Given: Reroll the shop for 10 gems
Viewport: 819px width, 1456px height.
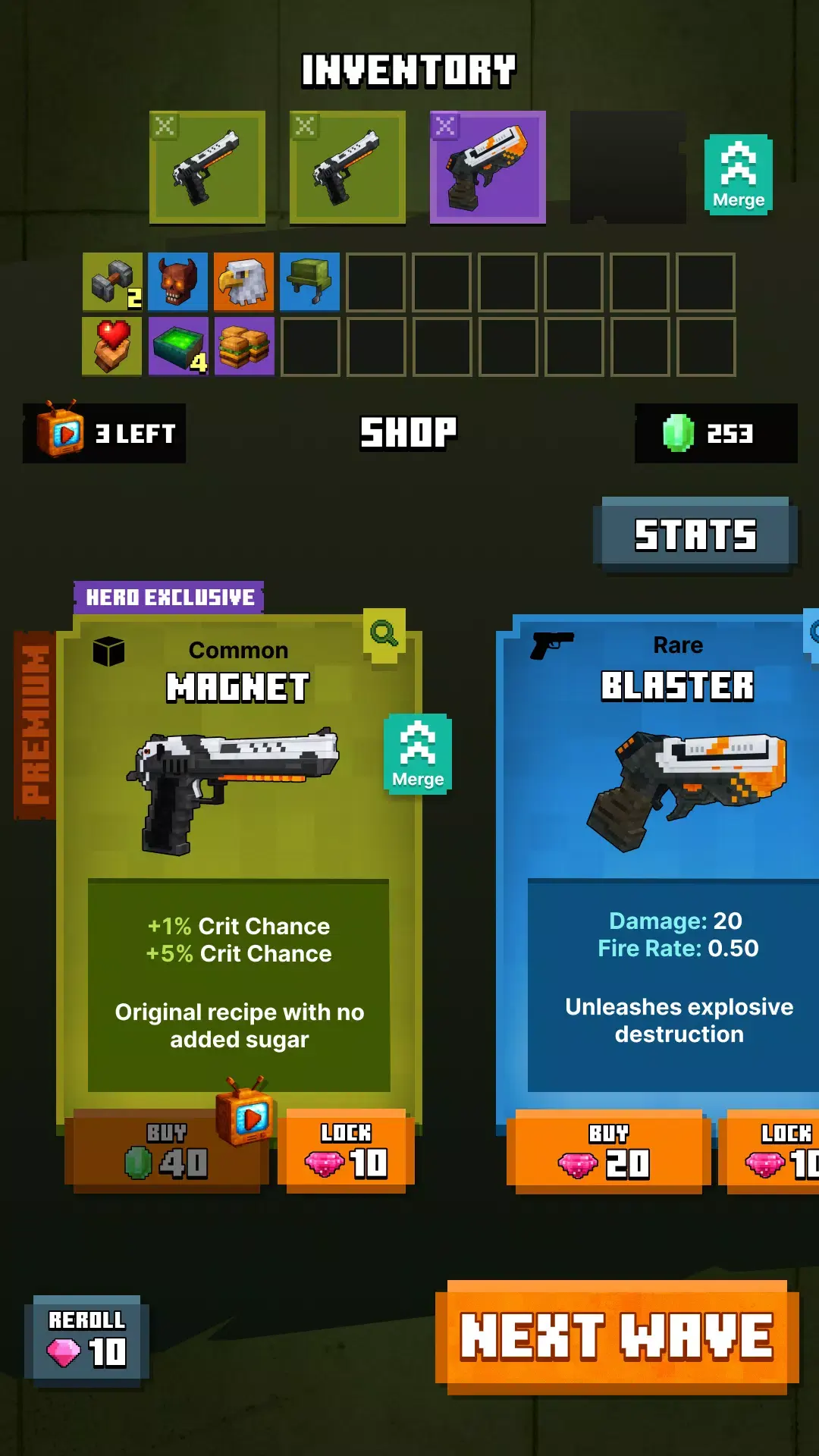Looking at the screenshot, I should click(87, 1341).
